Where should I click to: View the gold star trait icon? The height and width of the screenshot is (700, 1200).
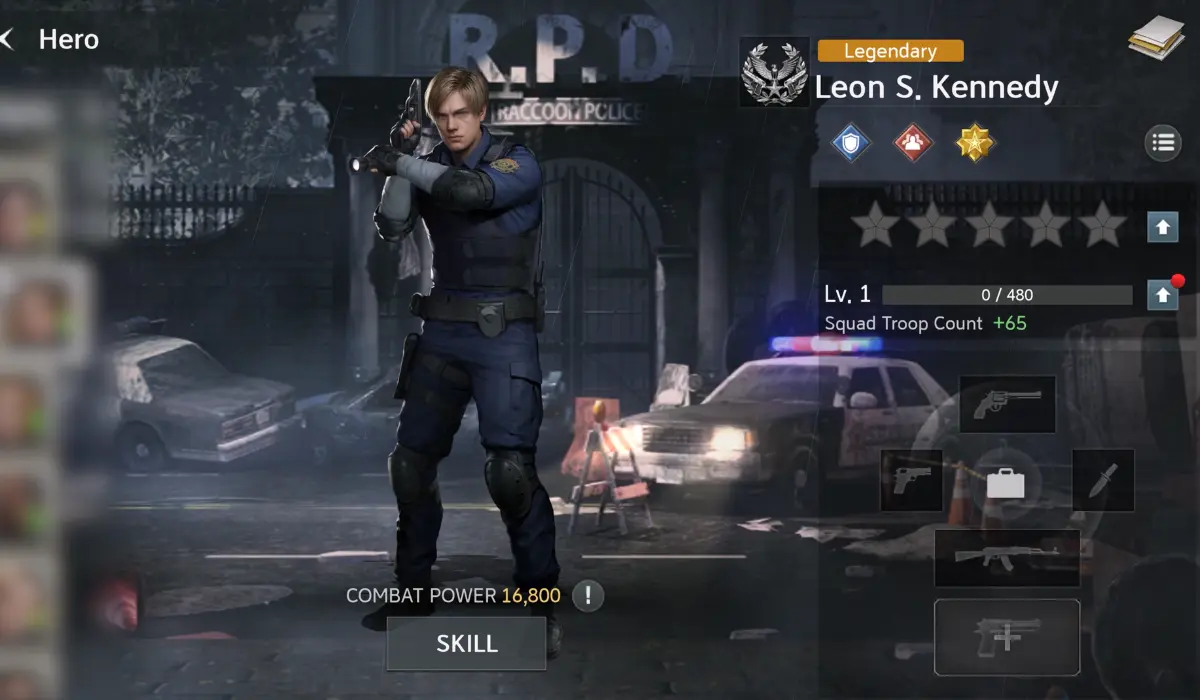[973, 144]
